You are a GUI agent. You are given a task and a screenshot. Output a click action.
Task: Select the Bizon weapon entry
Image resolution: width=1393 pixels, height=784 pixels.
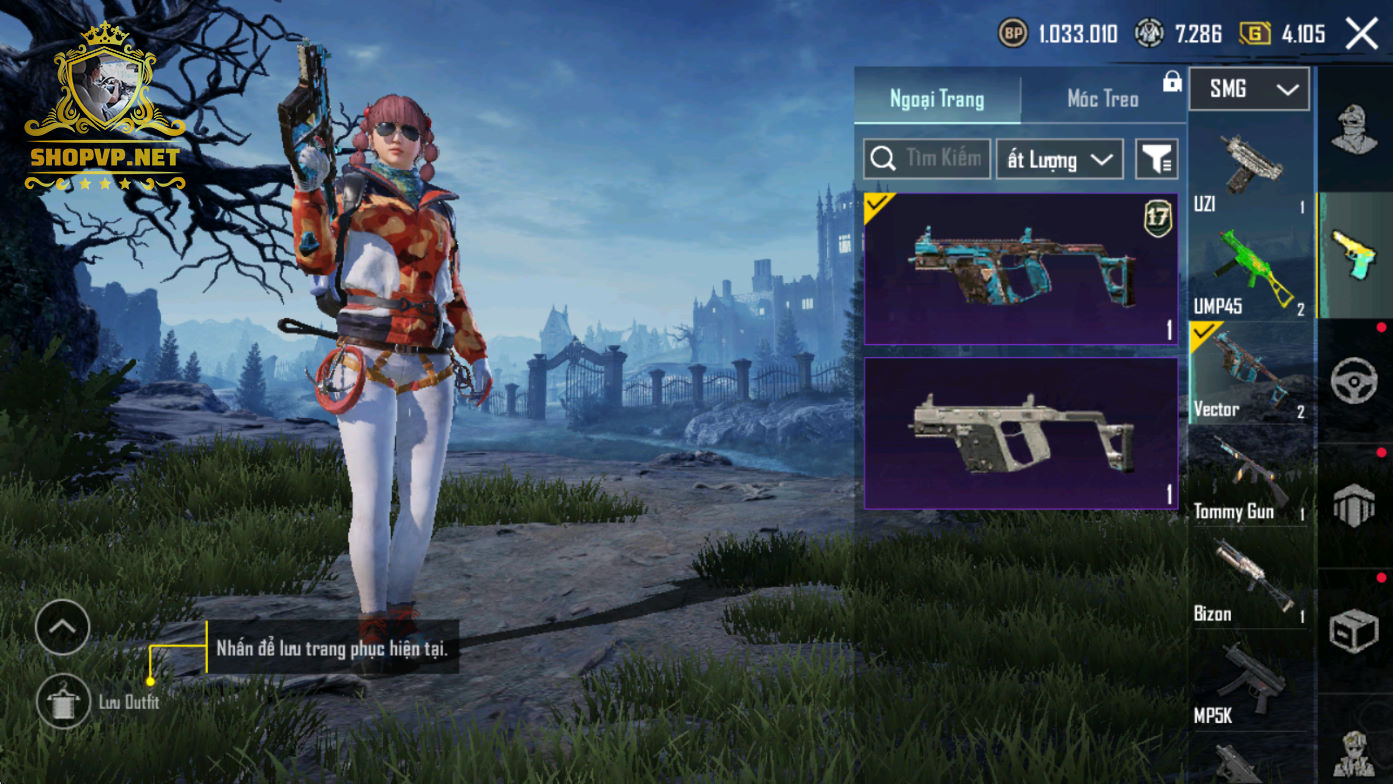click(x=1249, y=580)
